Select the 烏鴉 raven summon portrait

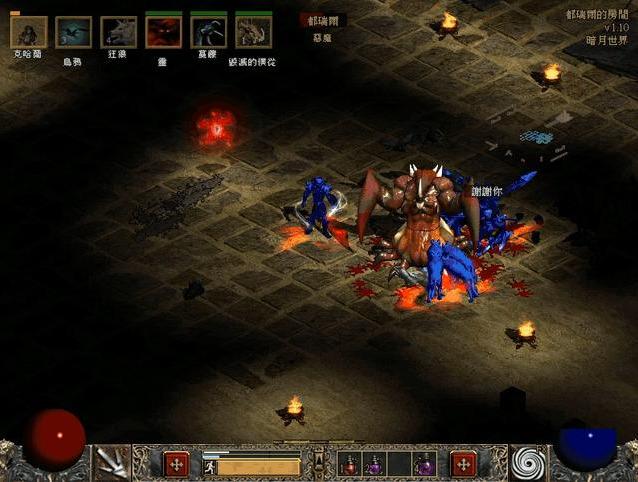tap(73, 32)
